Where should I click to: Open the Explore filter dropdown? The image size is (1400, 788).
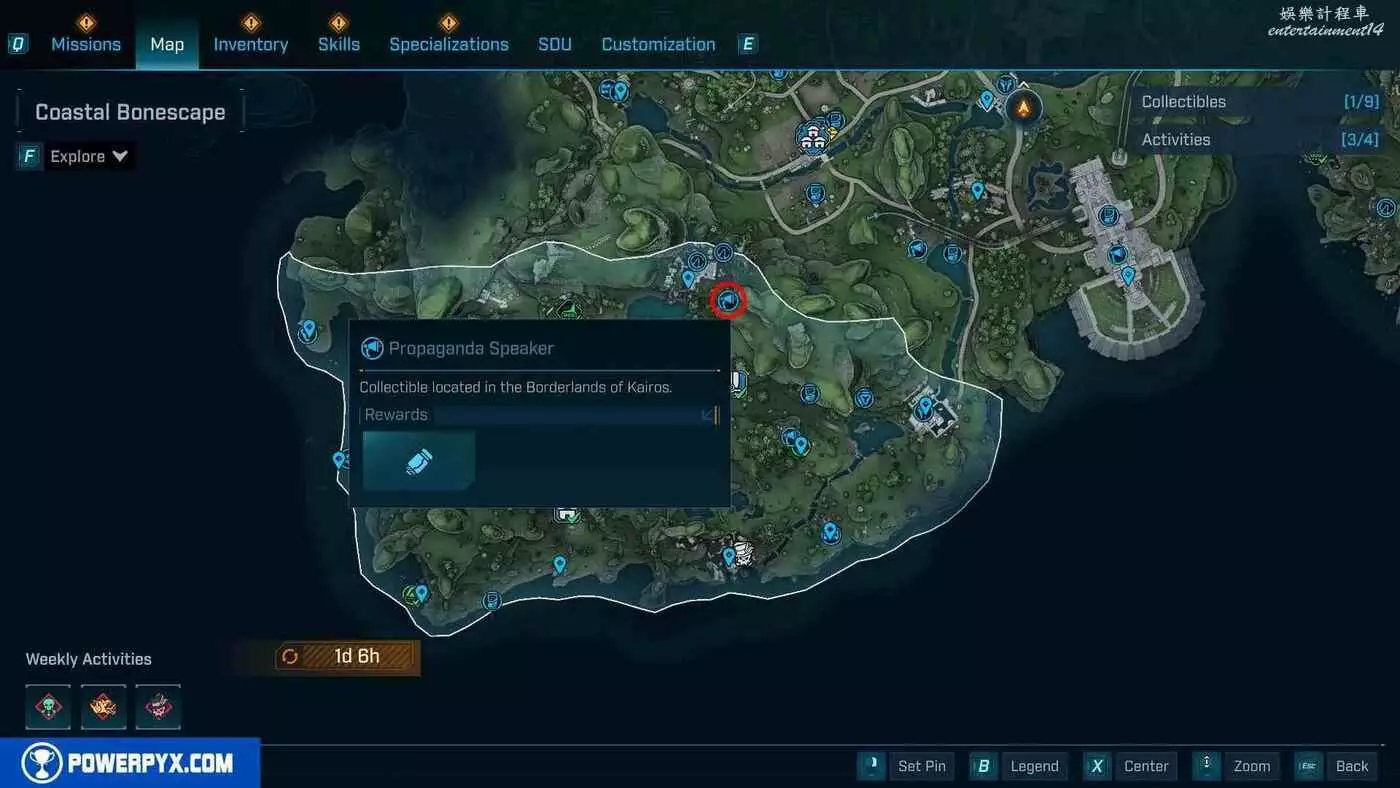pyautogui.click(x=89, y=156)
